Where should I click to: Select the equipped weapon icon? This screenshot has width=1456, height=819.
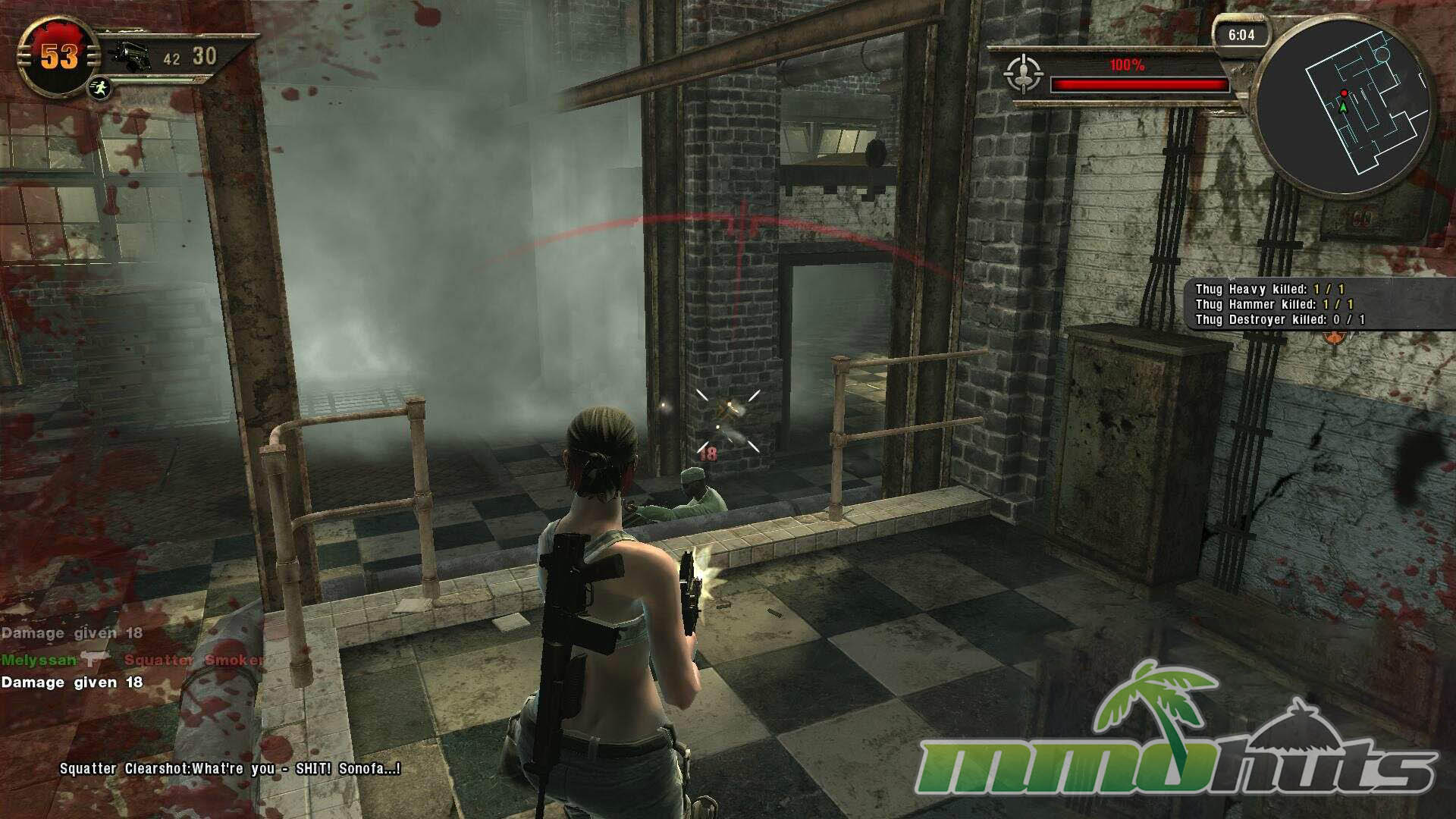[x=129, y=57]
